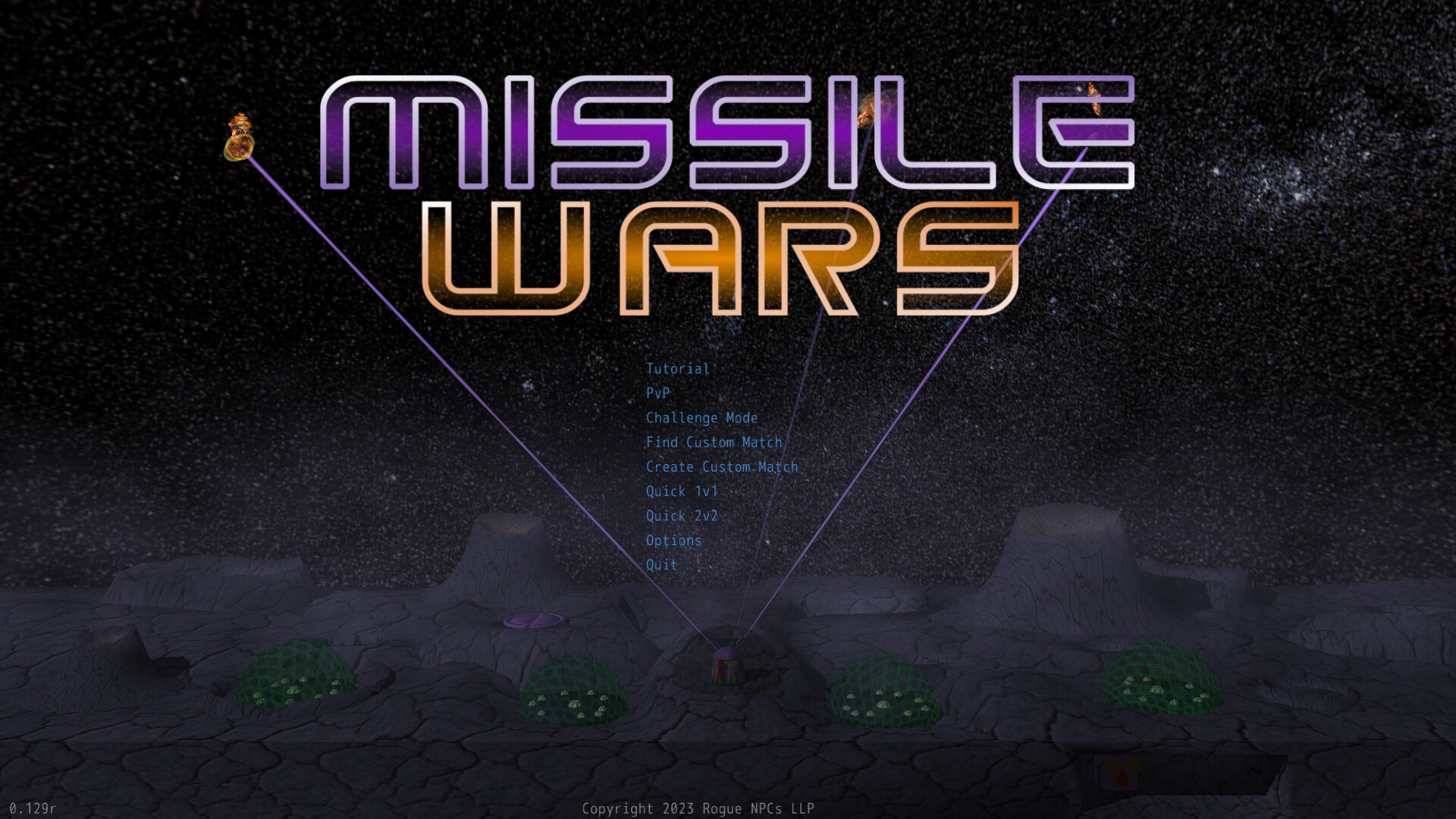This screenshot has height=819, width=1456.
Task: Launch a Quick 1v1 game
Action: [x=681, y=491]
